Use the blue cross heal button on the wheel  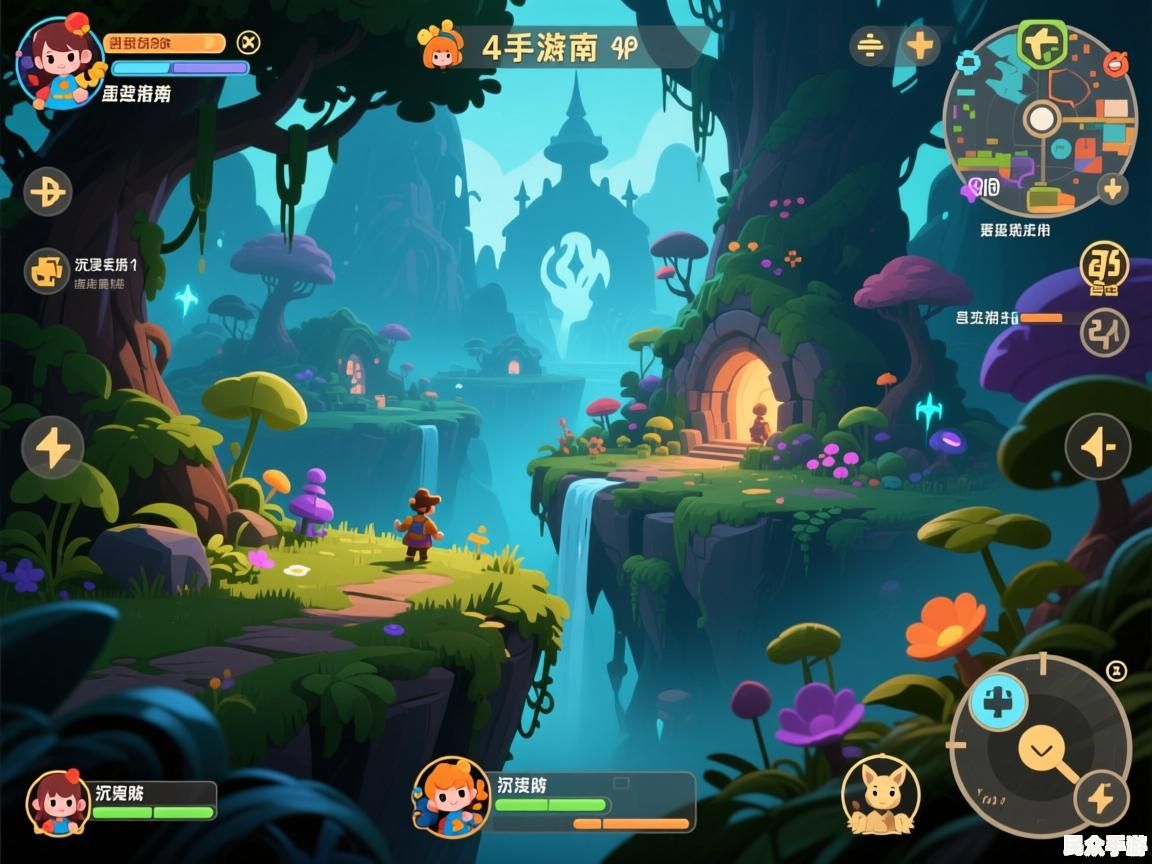[998, 702]
